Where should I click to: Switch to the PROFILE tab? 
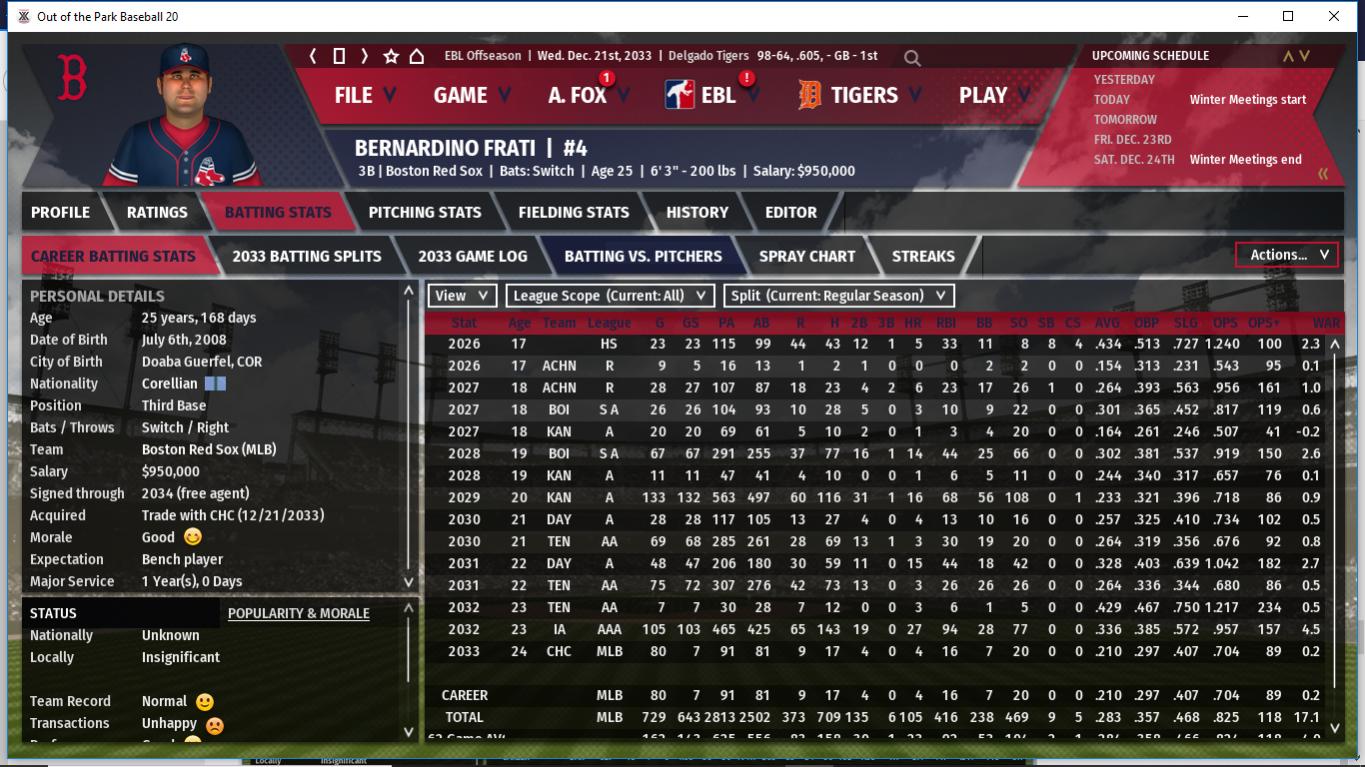[60, 212]
